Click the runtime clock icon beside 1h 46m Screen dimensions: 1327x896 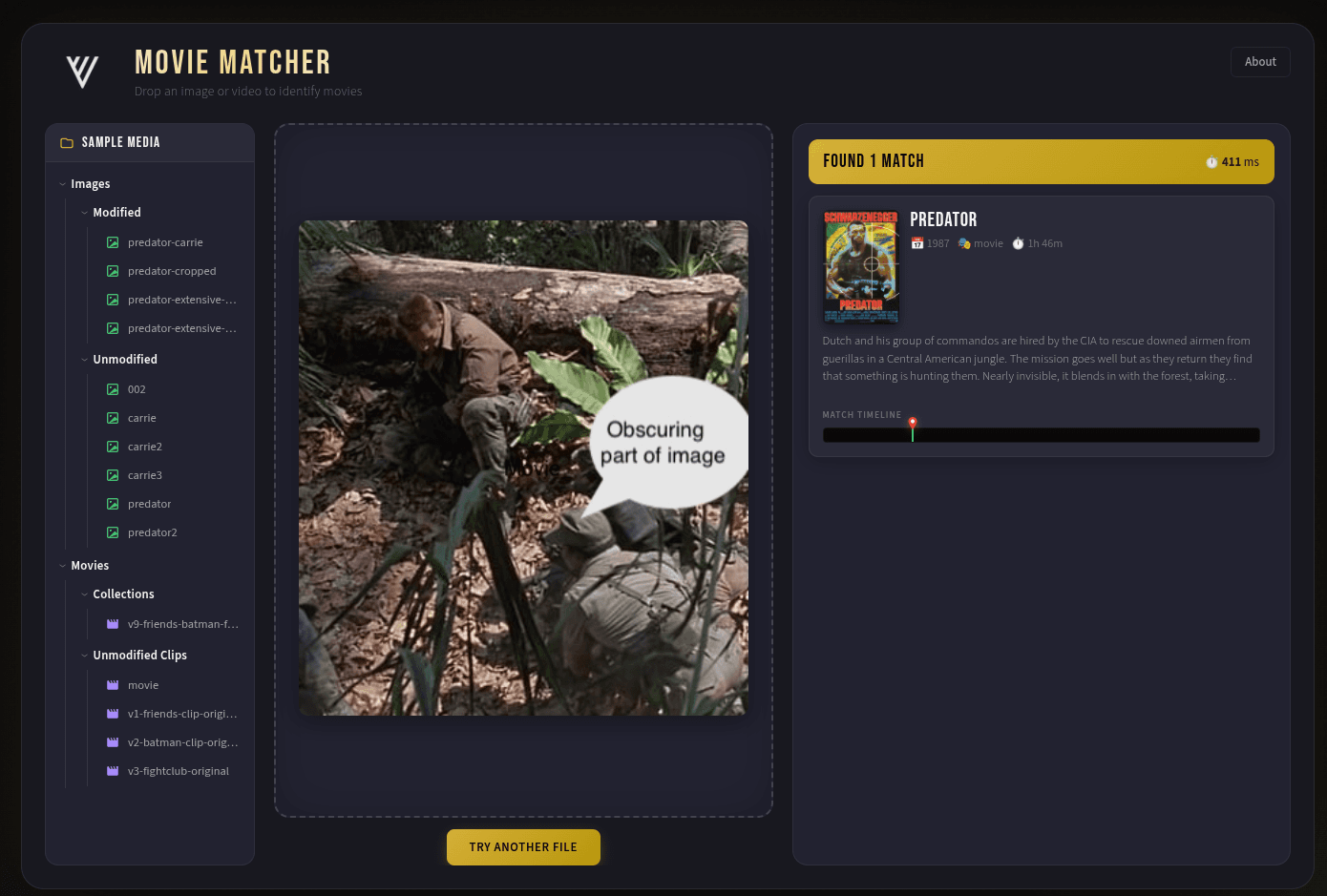1018,243
